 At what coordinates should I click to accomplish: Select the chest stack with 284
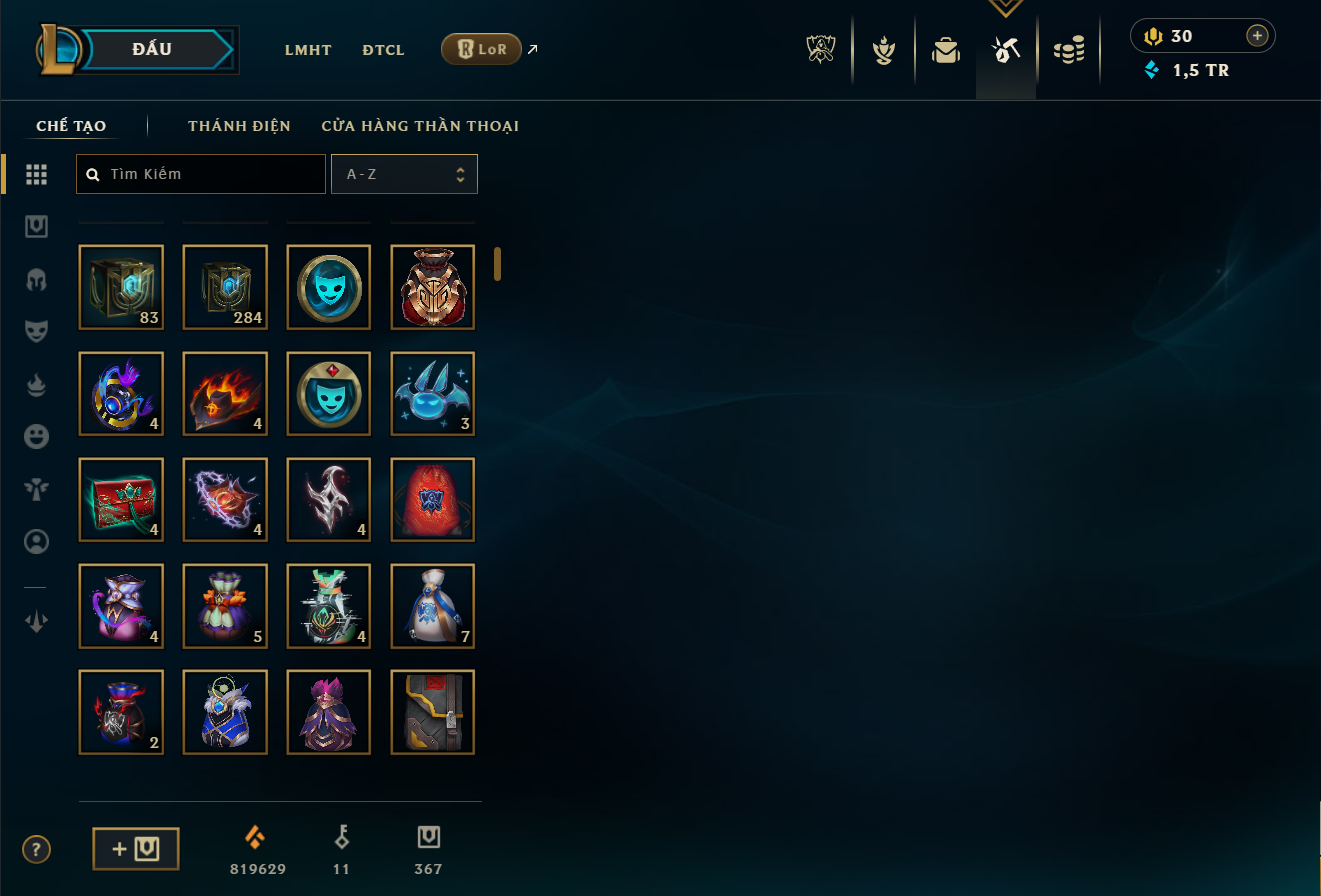pyautogui.click(x=225, y=287)
